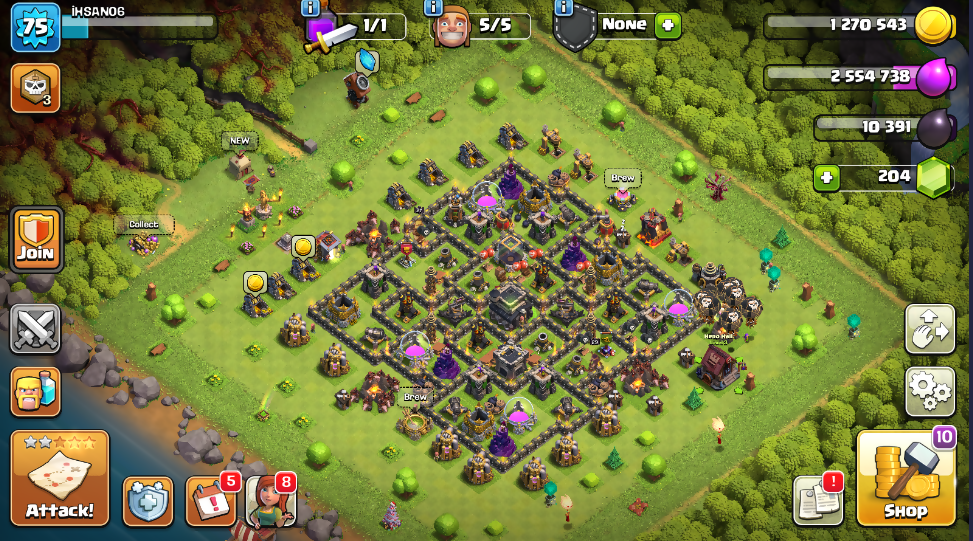Open the settings gears button

[929, 392]
